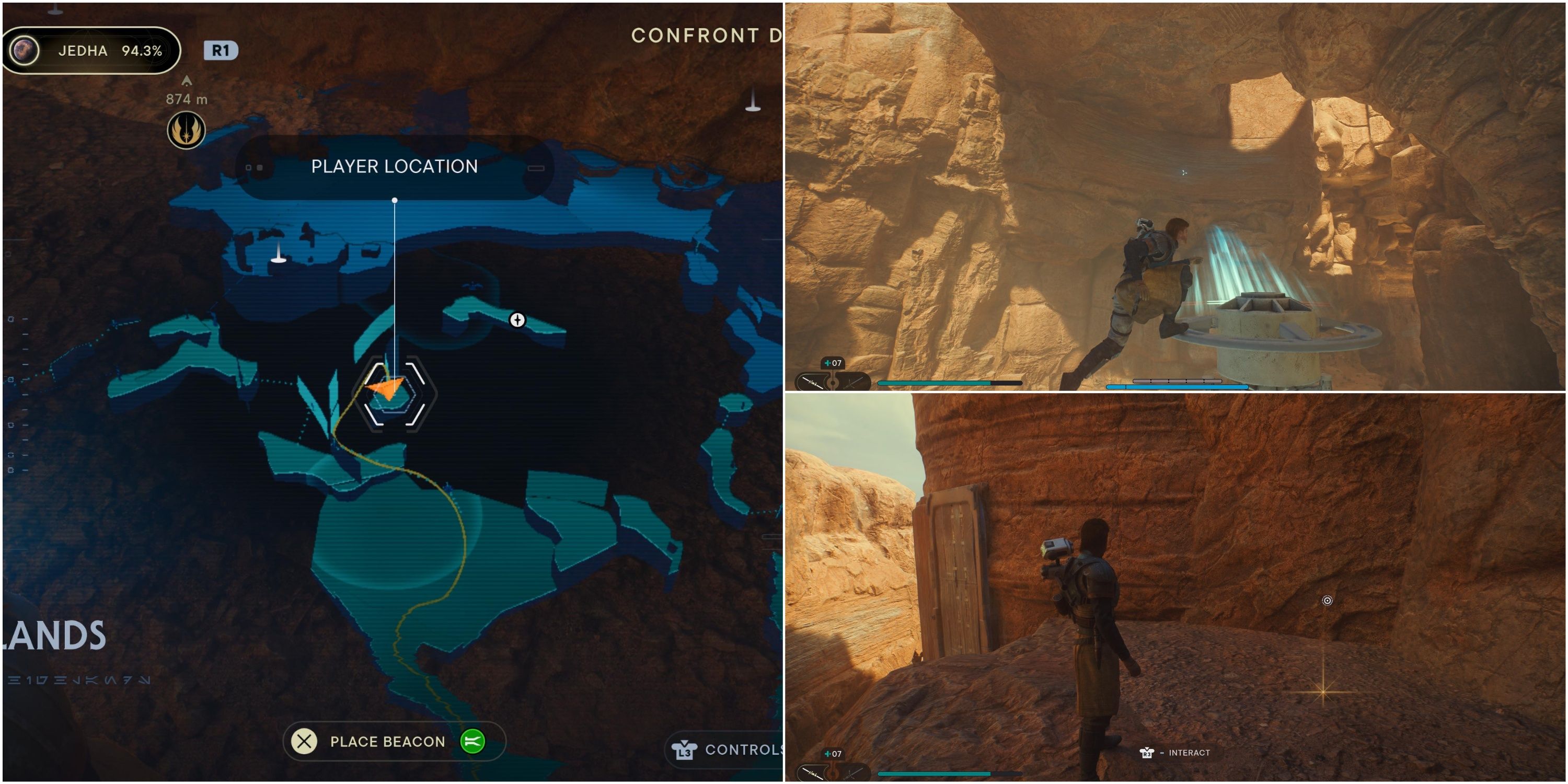
Task: Select the PLAYER LOCATION label
Action: [x=395, y=166]
